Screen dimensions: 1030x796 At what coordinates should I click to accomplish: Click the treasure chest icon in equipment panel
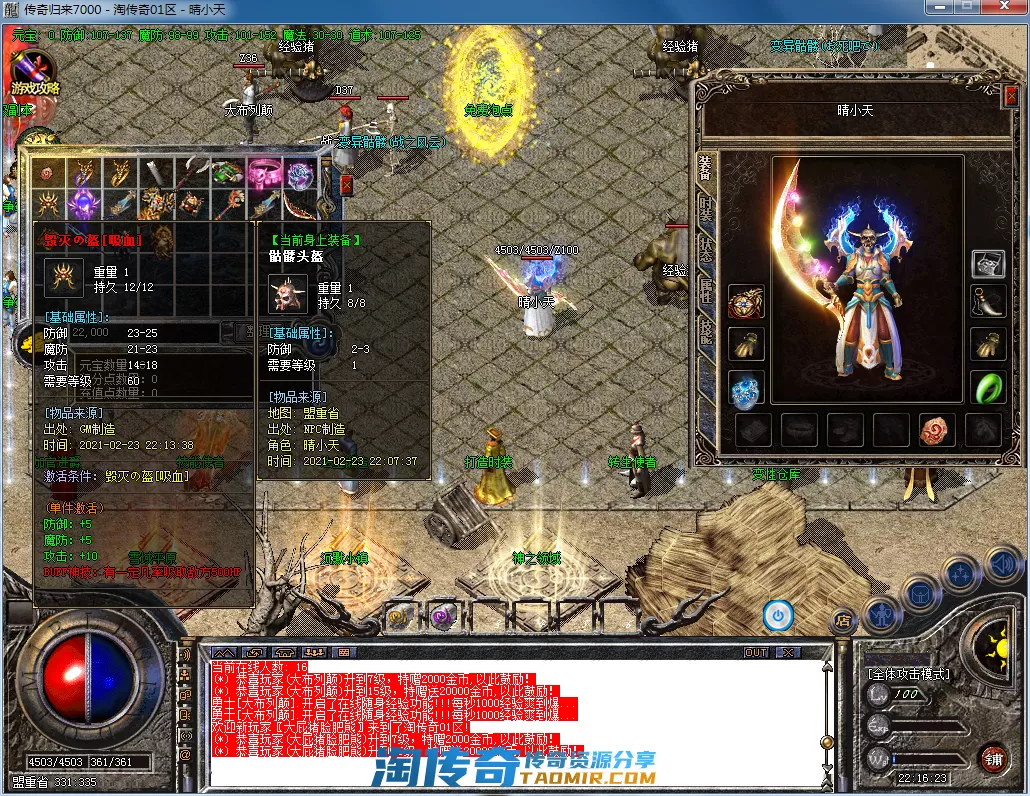click(988, 264)
